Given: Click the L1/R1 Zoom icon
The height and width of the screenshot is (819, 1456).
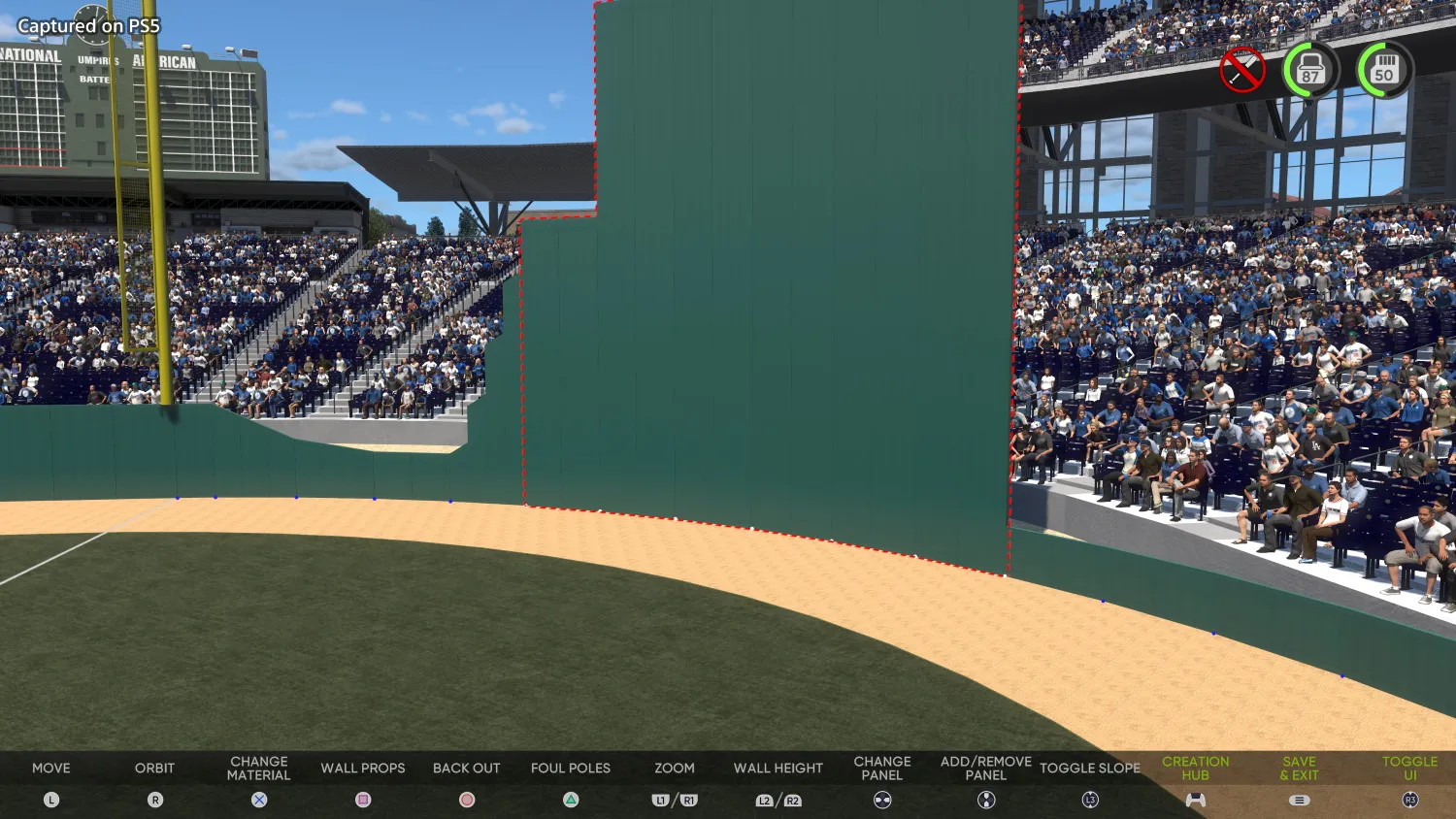Looking at the screenshot, I should click(674, 800).
